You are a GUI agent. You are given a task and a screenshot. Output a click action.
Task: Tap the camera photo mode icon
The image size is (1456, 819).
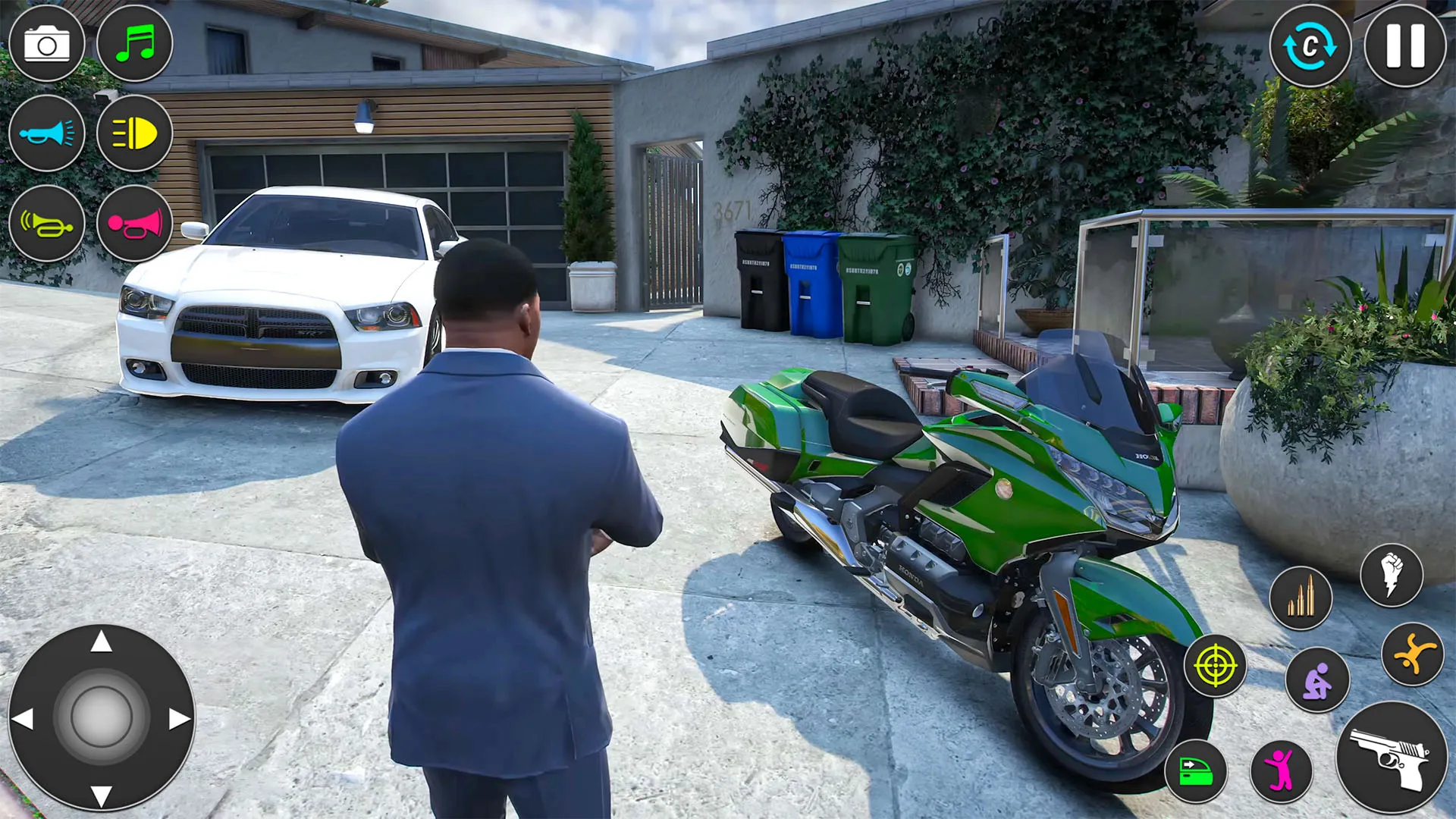tap(47, 44)
